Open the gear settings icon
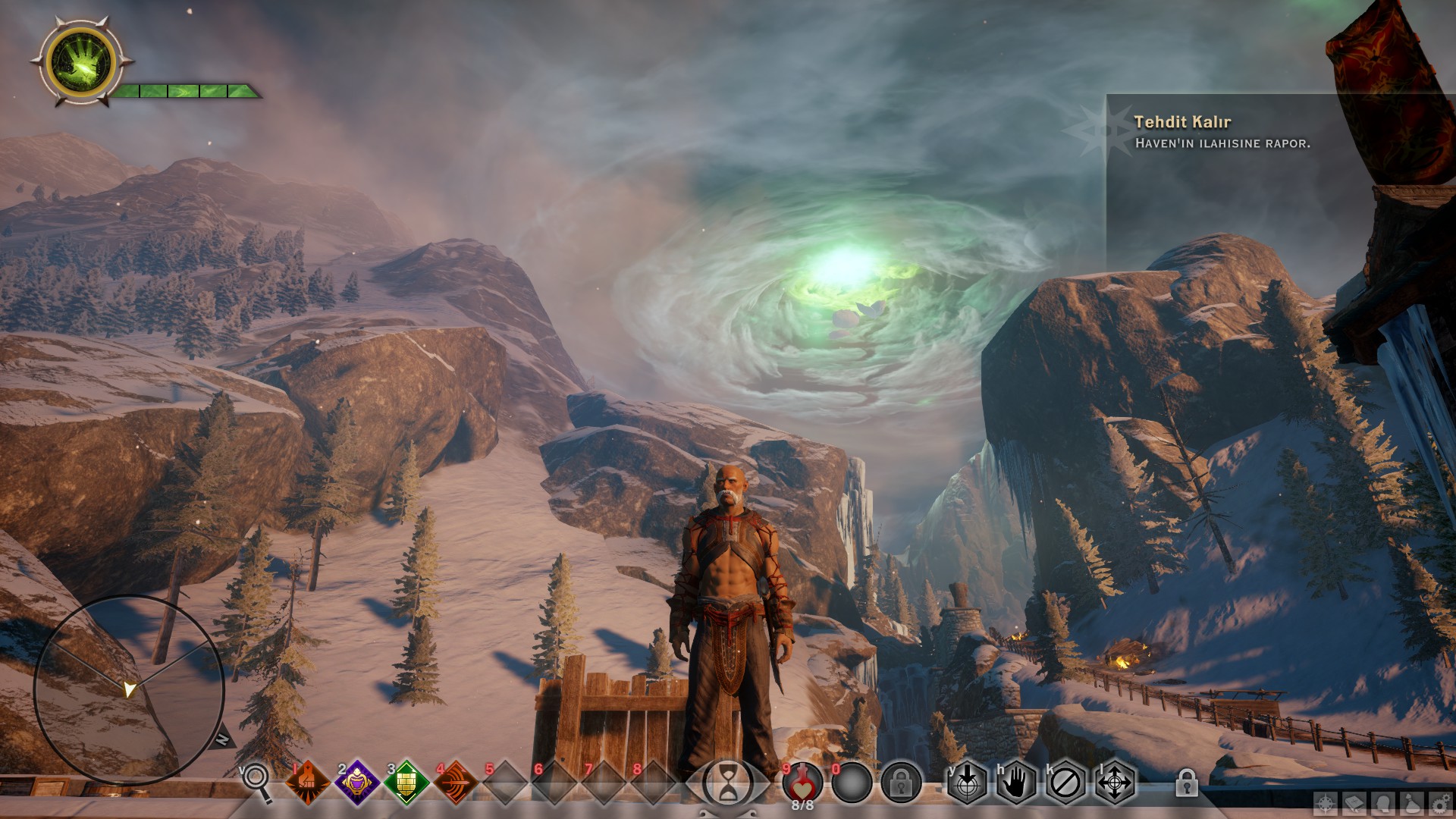The height and width of the screenshot is (819, 1456). click(x=1440, y=804)
